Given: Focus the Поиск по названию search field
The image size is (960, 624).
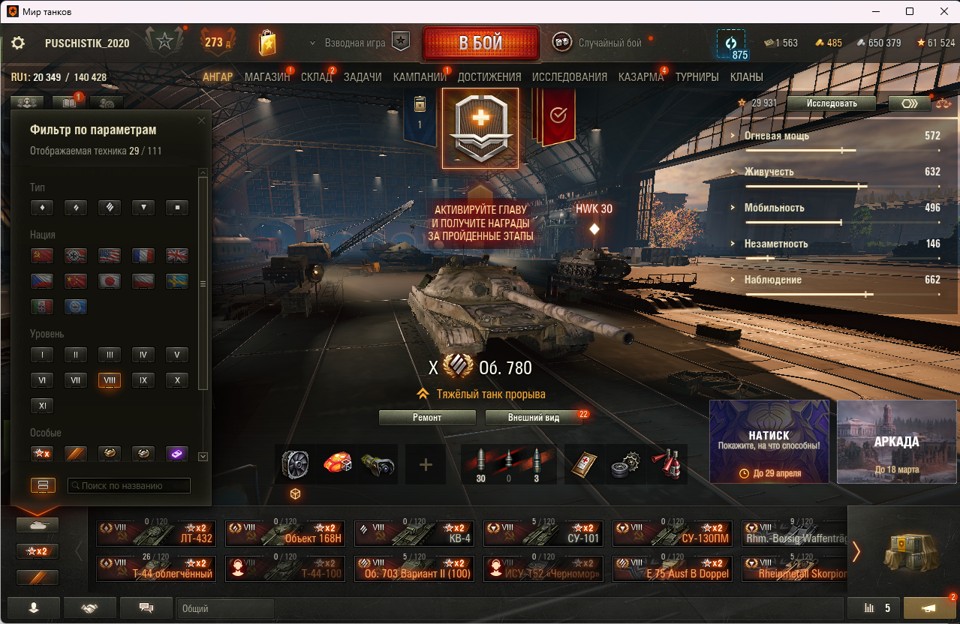Looking at the screenshot, I should pos(128,486).
